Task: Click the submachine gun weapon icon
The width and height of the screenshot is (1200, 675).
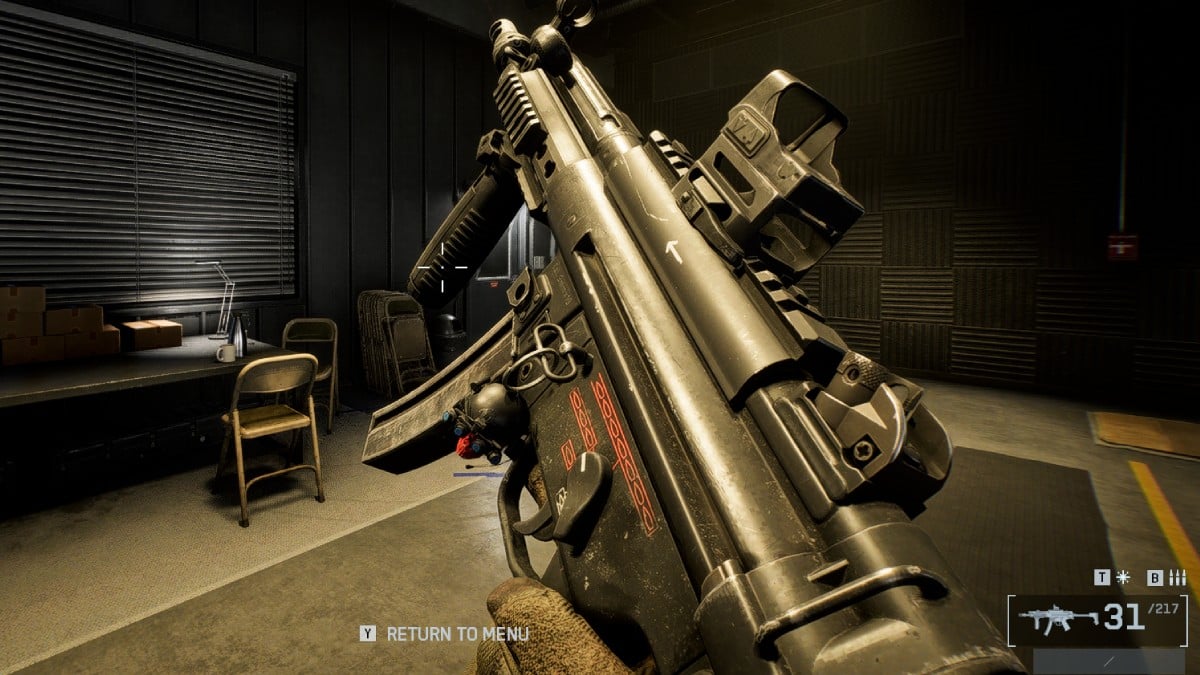Action: (1058, 620)
